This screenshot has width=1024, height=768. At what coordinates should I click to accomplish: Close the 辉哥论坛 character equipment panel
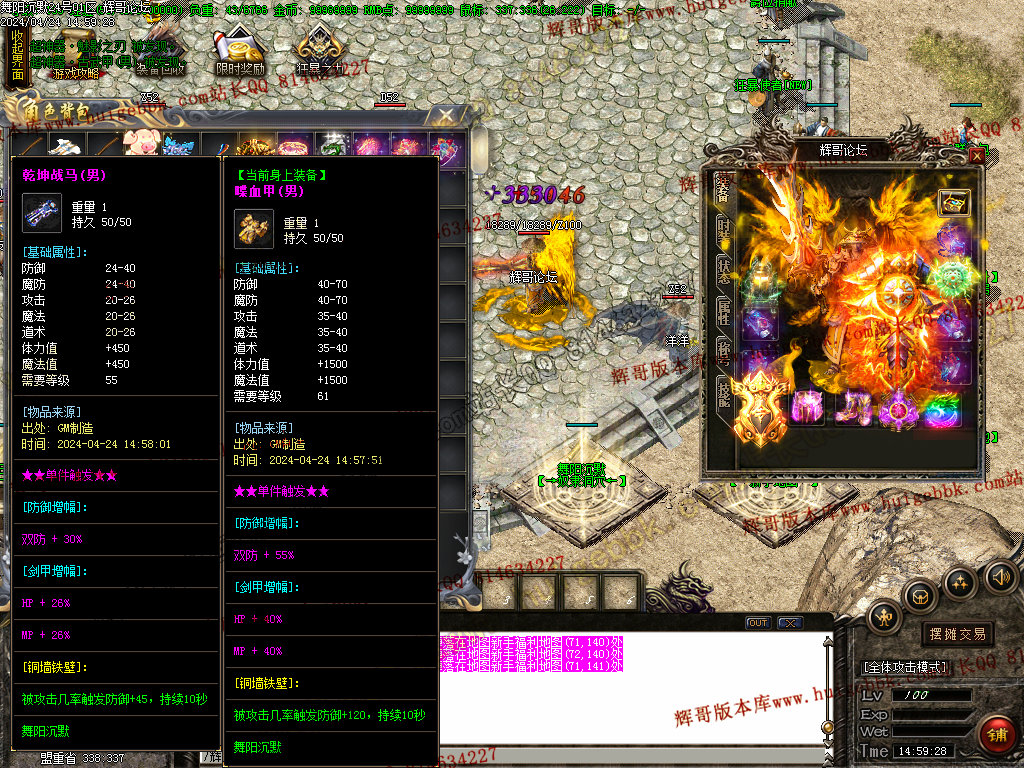[x=976, y=155]
